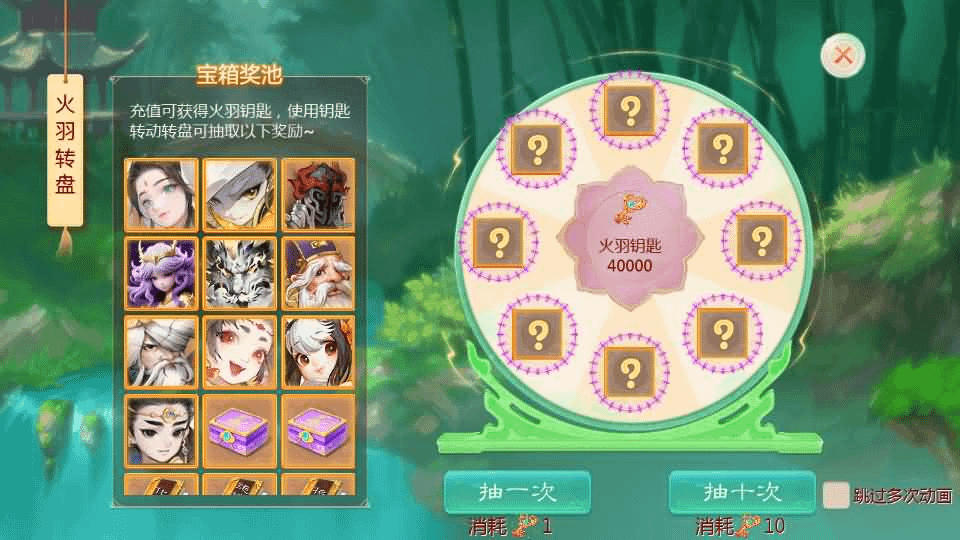The height and width of the screenshot is (540, 960).
Task: Draw ten times with 抽十次 button
Action: (741, 492)
